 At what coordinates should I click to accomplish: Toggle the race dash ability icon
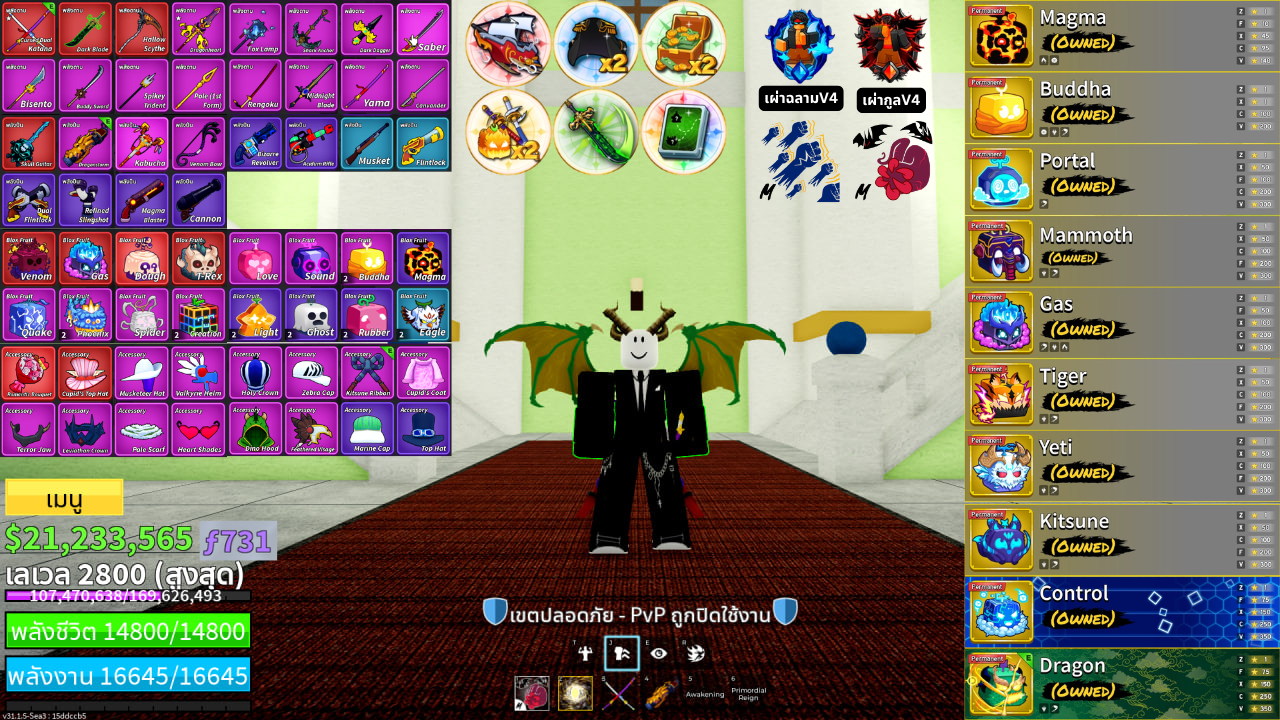point(697,652)
